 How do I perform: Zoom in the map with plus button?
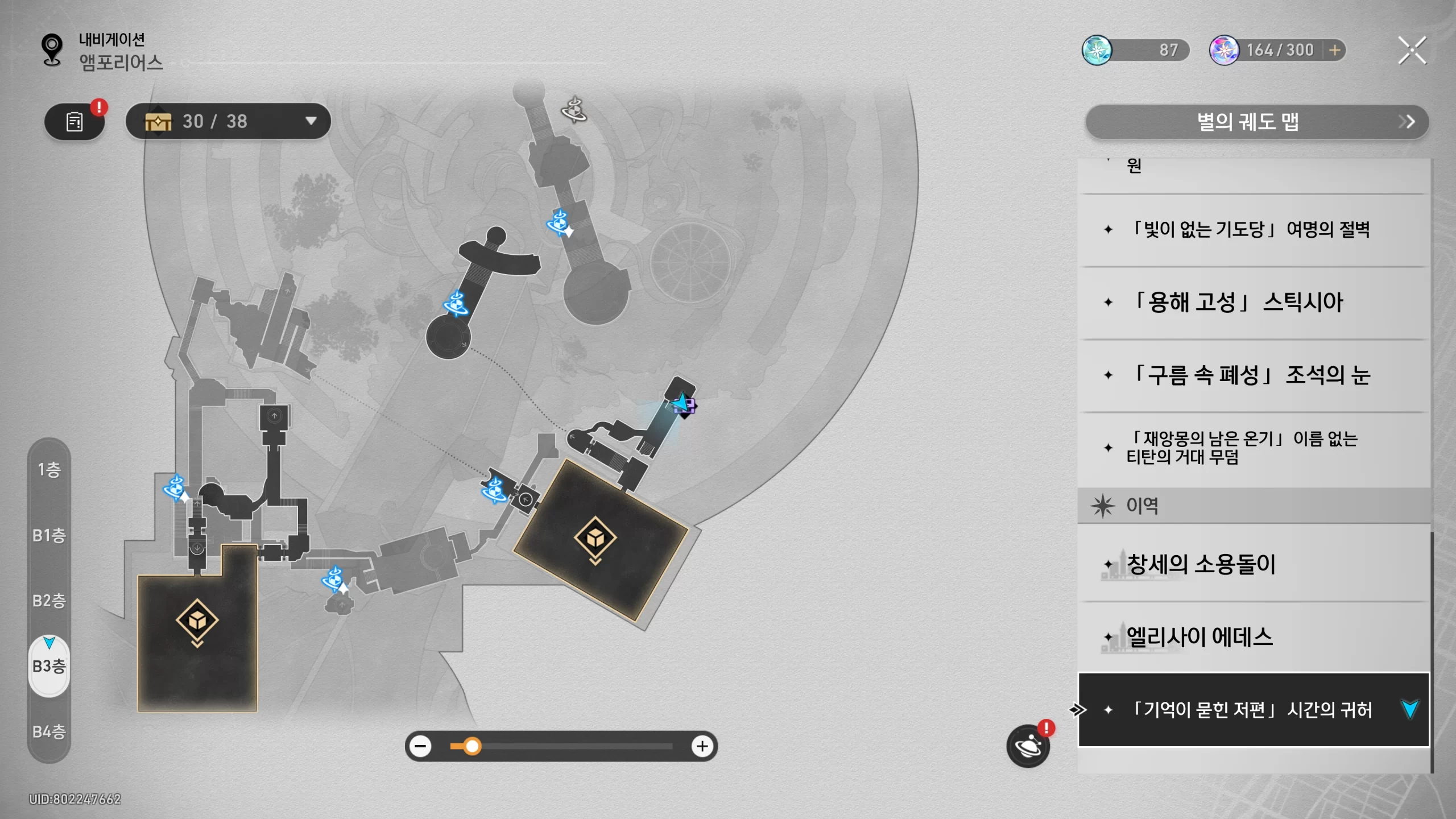pyautogui.click(x=702, y=746)
